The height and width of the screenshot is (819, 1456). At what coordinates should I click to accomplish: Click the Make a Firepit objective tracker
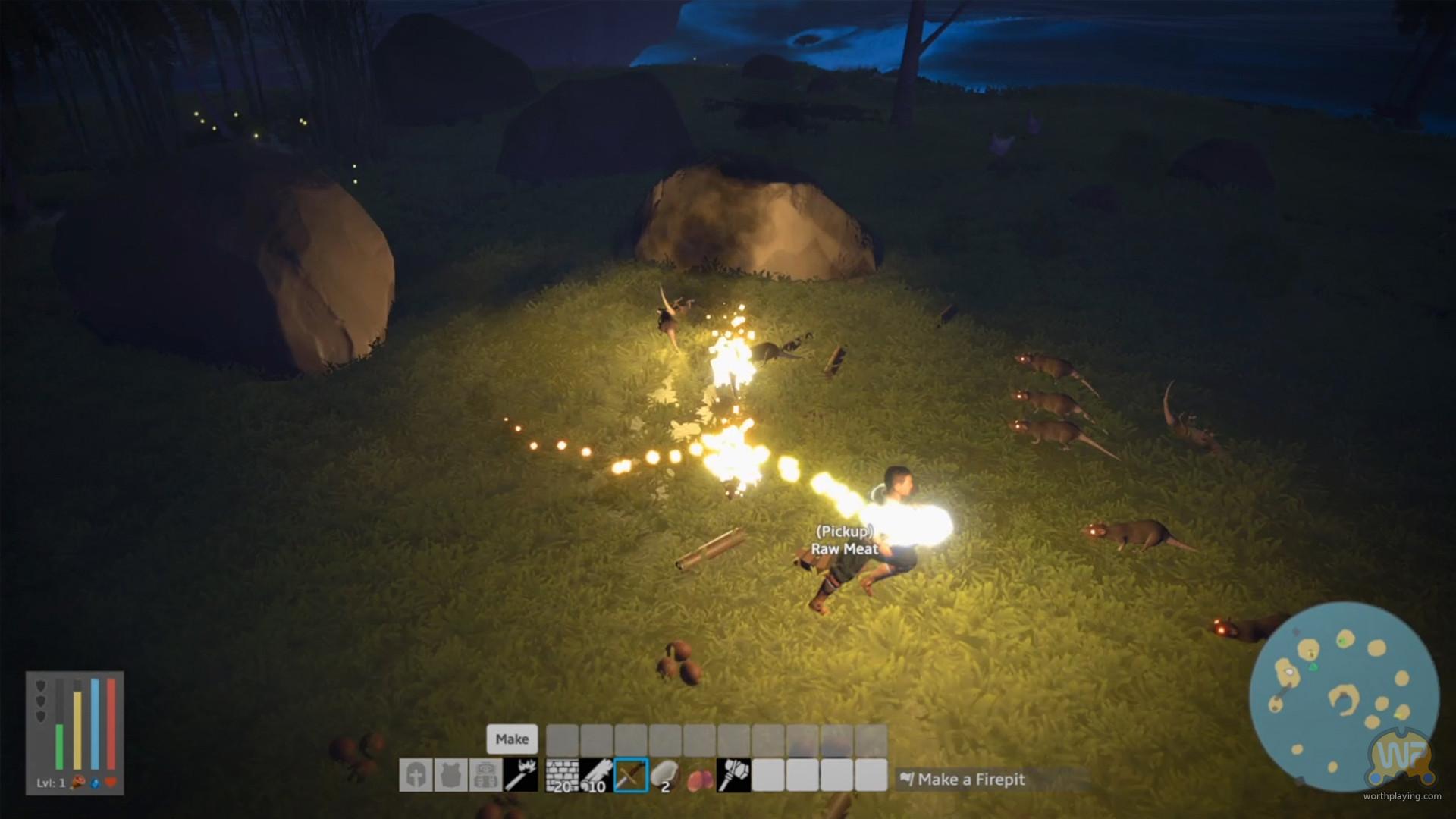coord(971,780)
